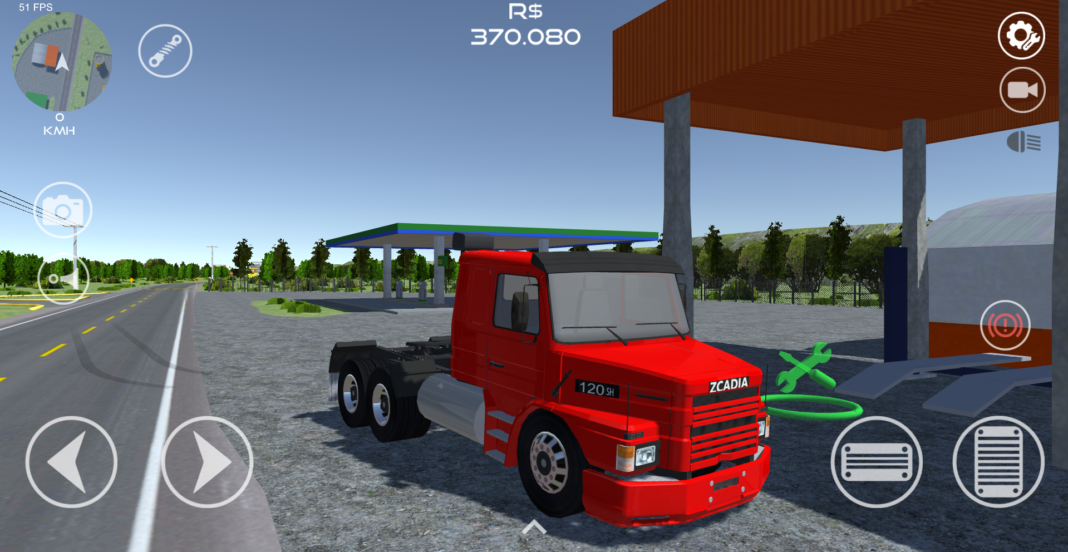Screen dimensions: 1068x552
Task: Steer right with the right arrow button
Action: click(x=207, y=462)
